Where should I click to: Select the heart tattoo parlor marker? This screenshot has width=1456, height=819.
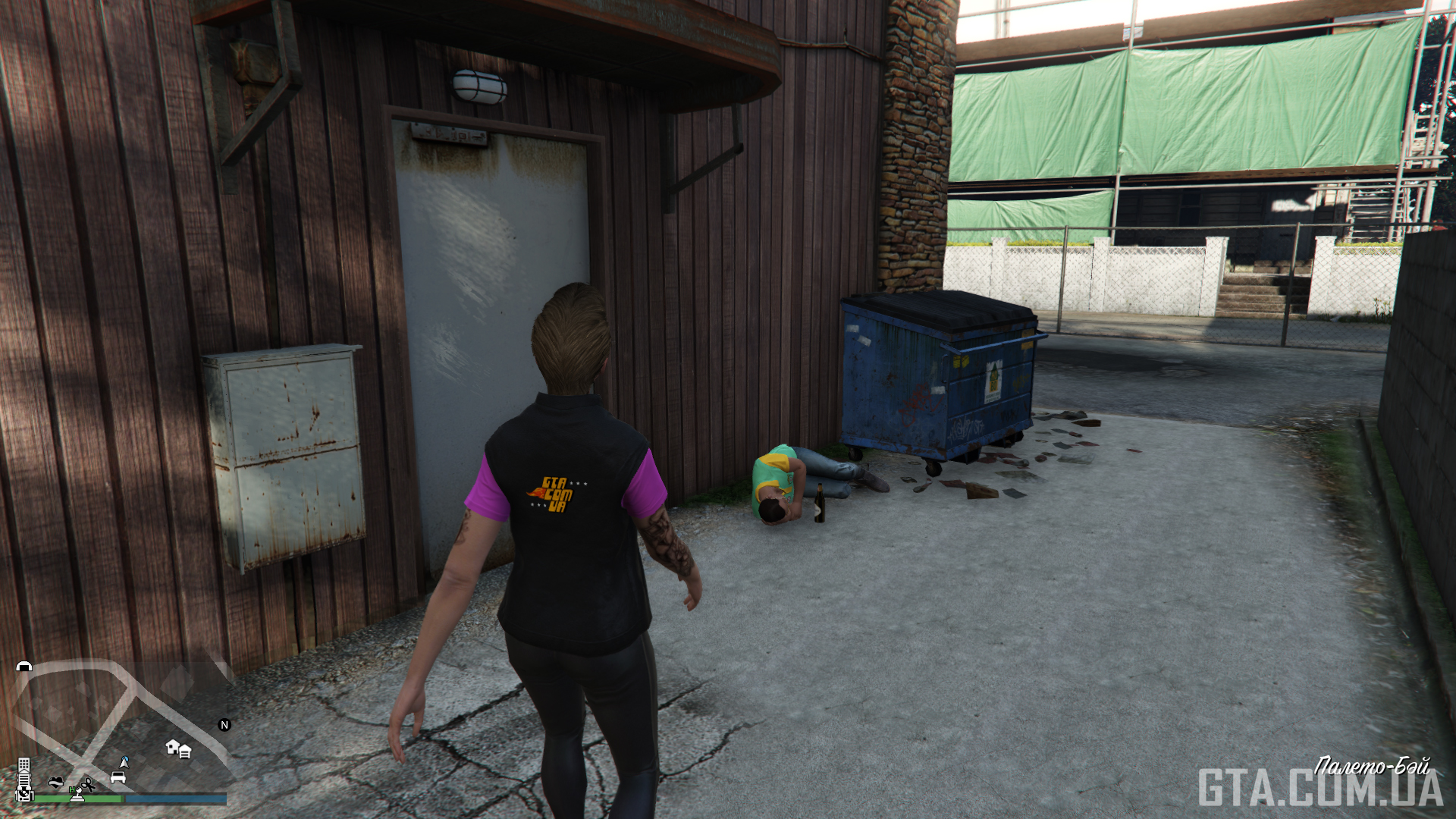click(x=55, y=782)
